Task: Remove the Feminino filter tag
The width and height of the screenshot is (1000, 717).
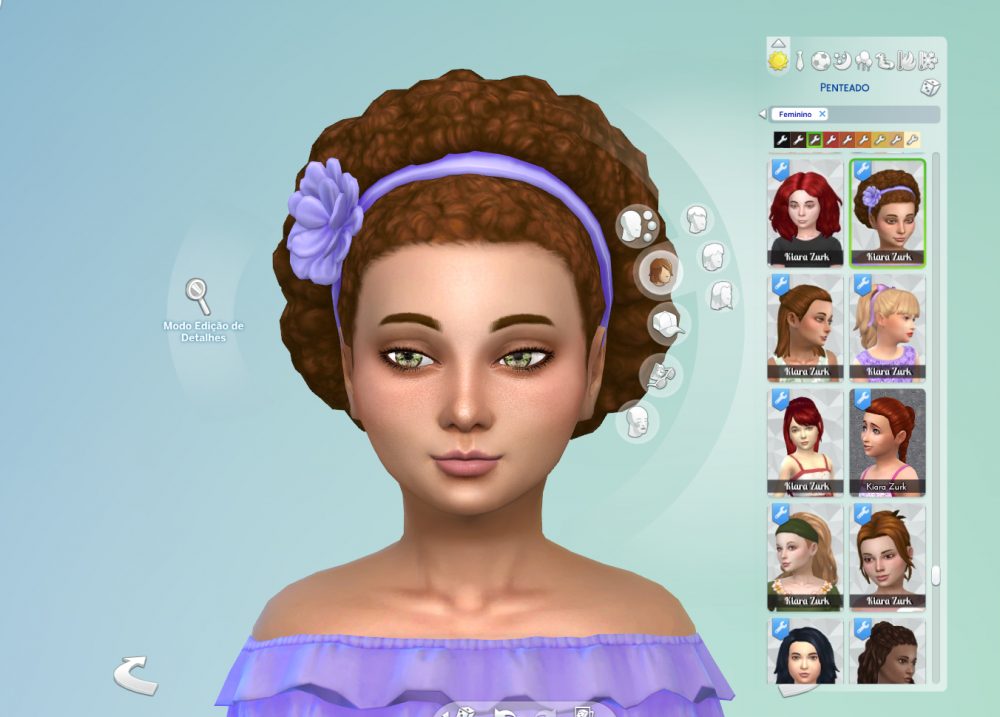Action: pos(822,114)
